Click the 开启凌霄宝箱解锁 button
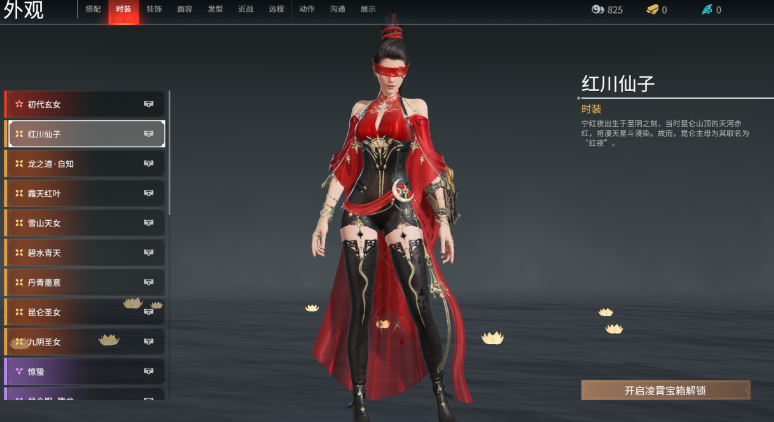 [665, 390]
